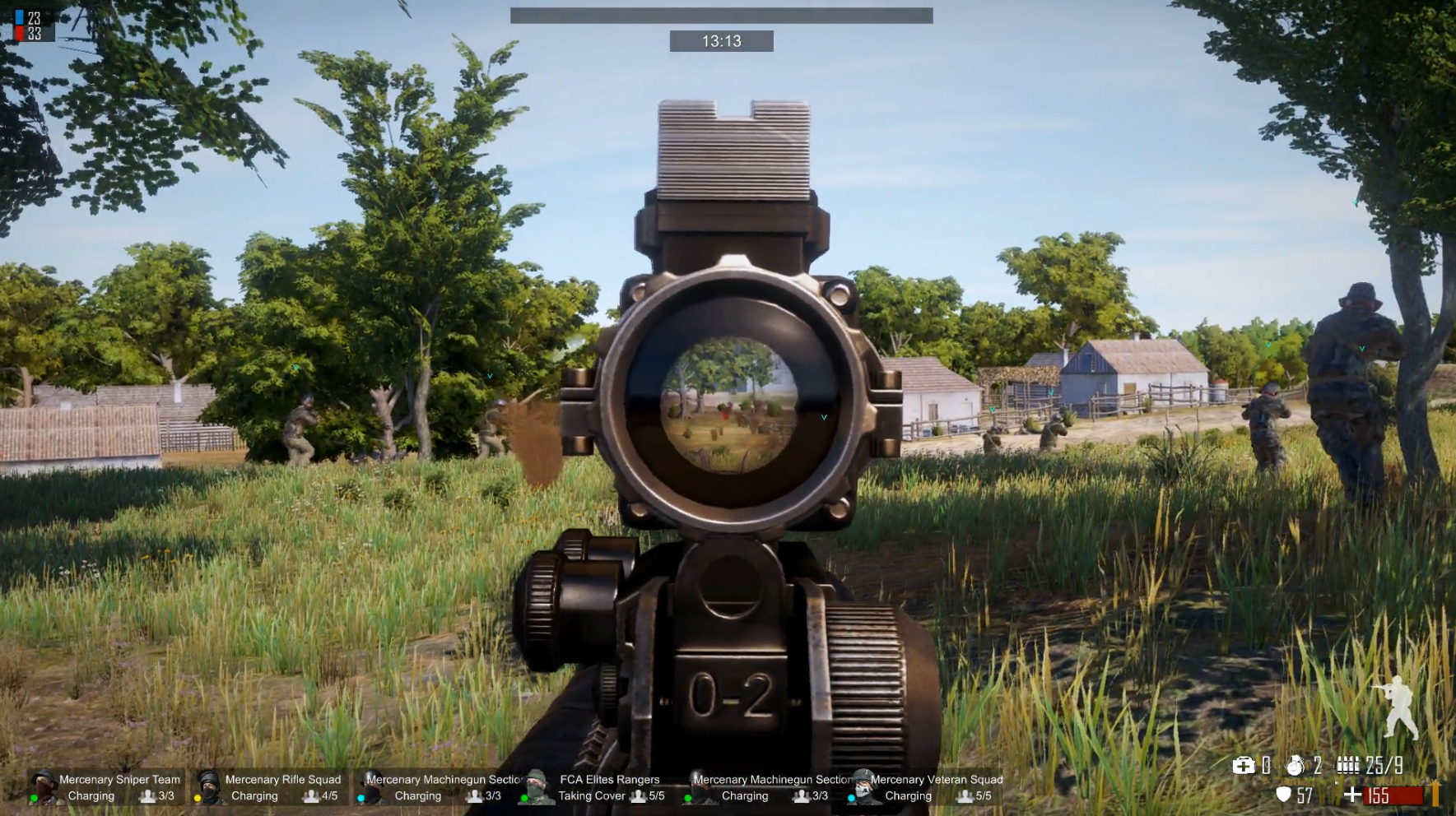Select the grenade icon showing count 2
The width and height of the screenshot is (1456, 816).
click(1294, 765)
